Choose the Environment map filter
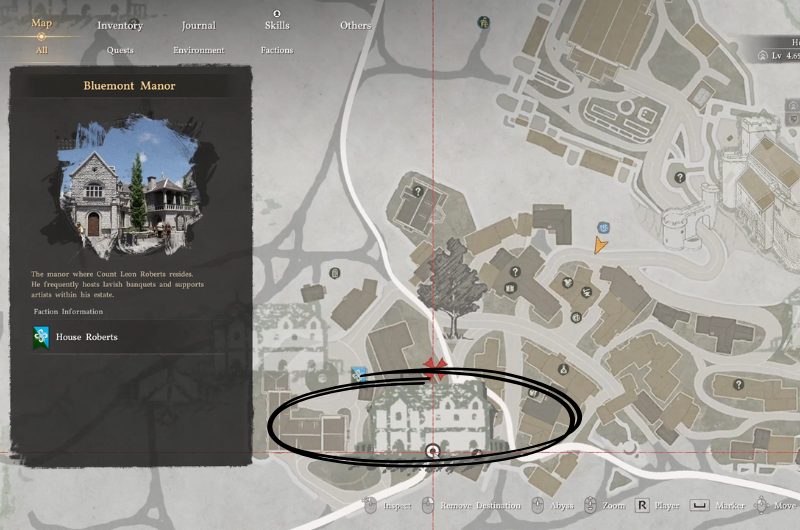 (198, 50)
